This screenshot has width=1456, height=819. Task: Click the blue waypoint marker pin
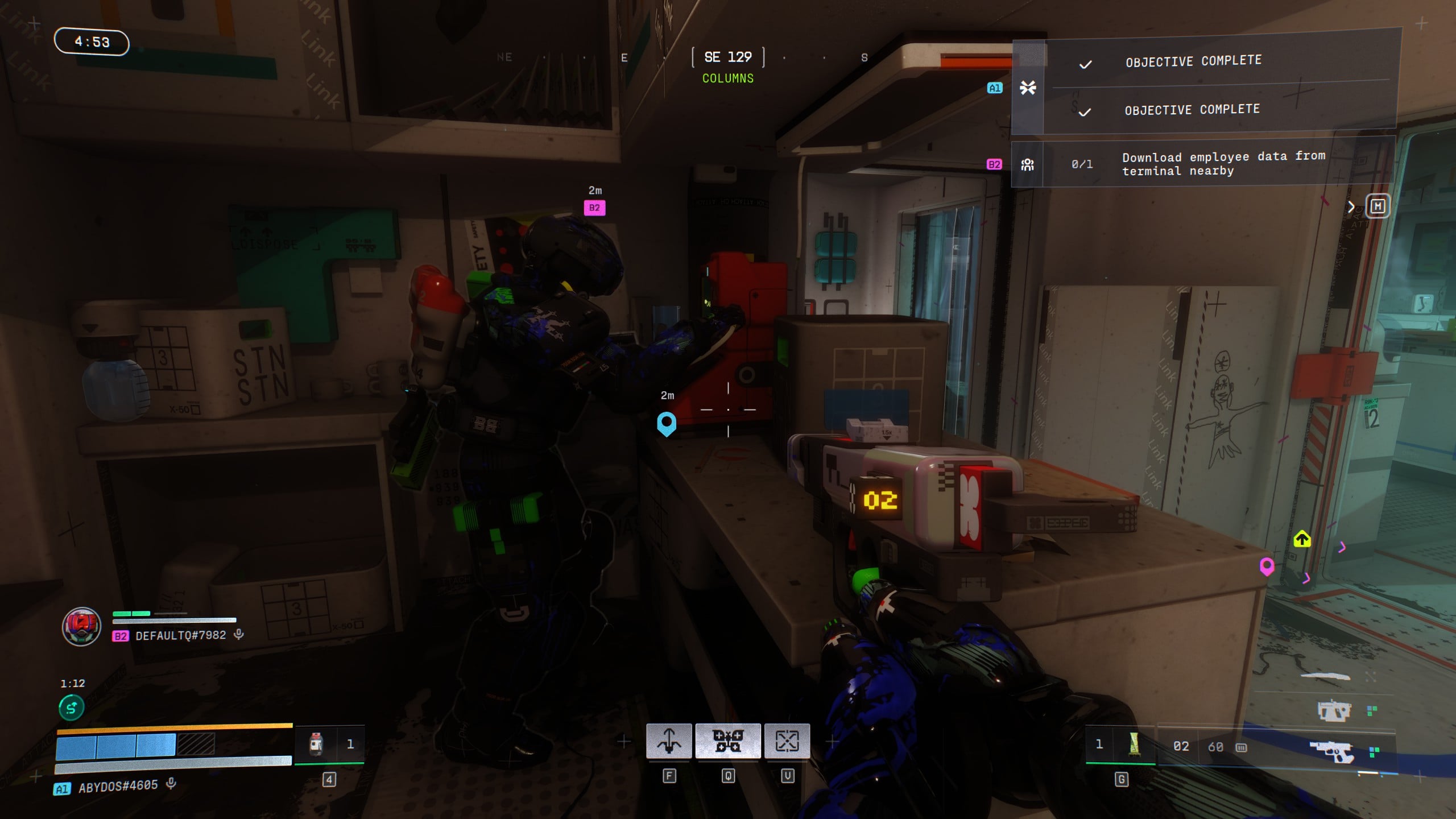667,424
